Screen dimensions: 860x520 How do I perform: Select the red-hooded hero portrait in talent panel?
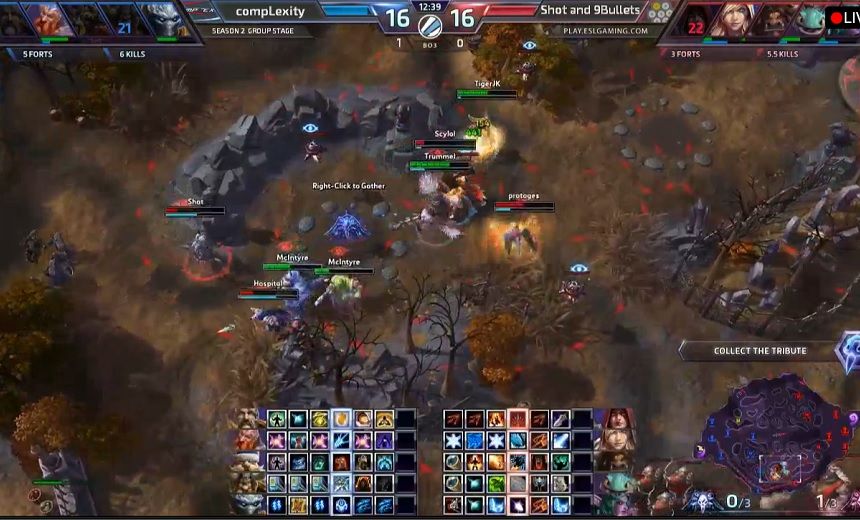(x=616, y=419)
